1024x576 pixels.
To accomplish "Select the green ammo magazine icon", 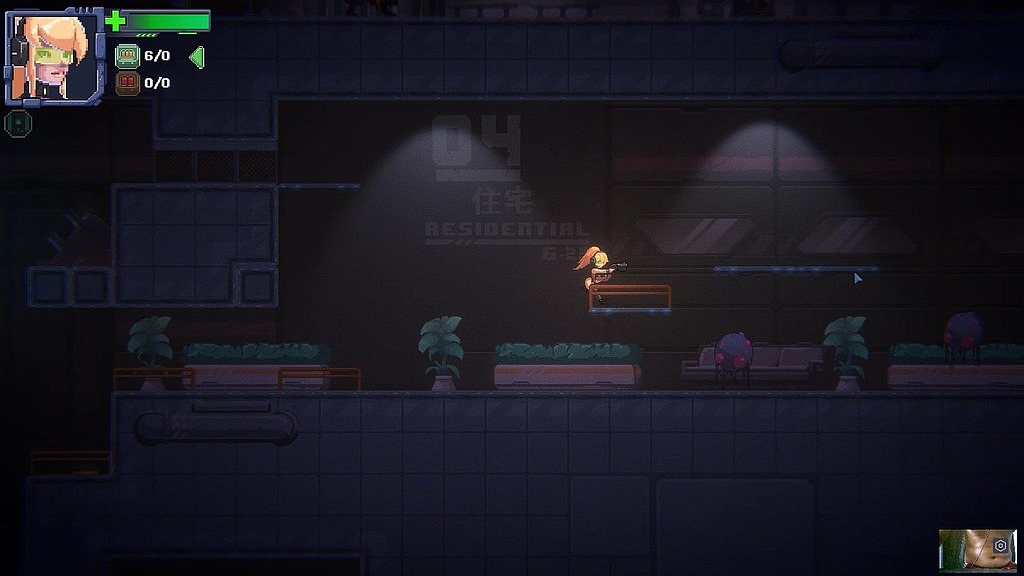I will (127, 56).
